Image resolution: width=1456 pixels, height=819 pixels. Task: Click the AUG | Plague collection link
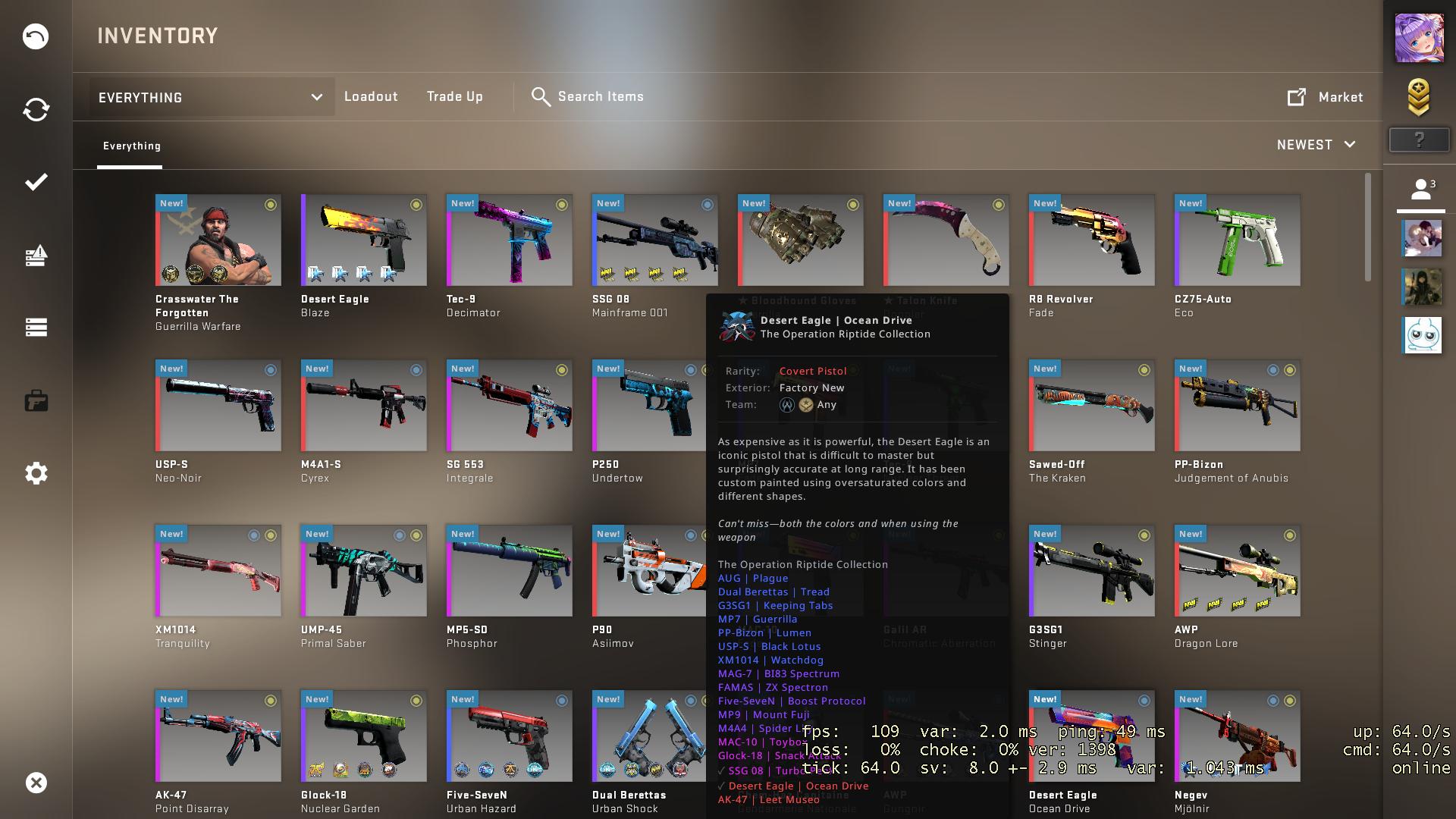tap(753, 578)
